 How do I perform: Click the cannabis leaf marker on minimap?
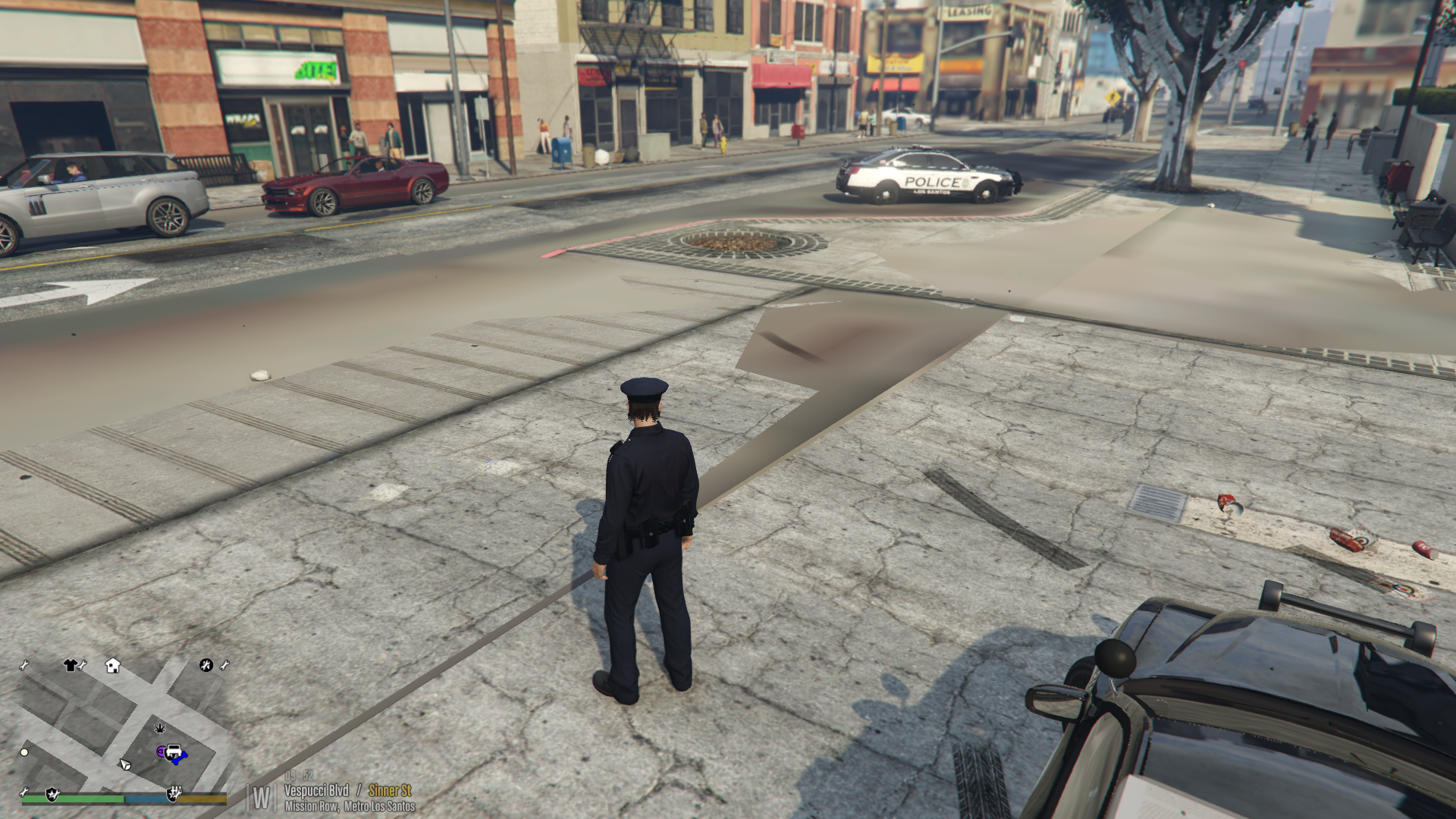(159, 729)
